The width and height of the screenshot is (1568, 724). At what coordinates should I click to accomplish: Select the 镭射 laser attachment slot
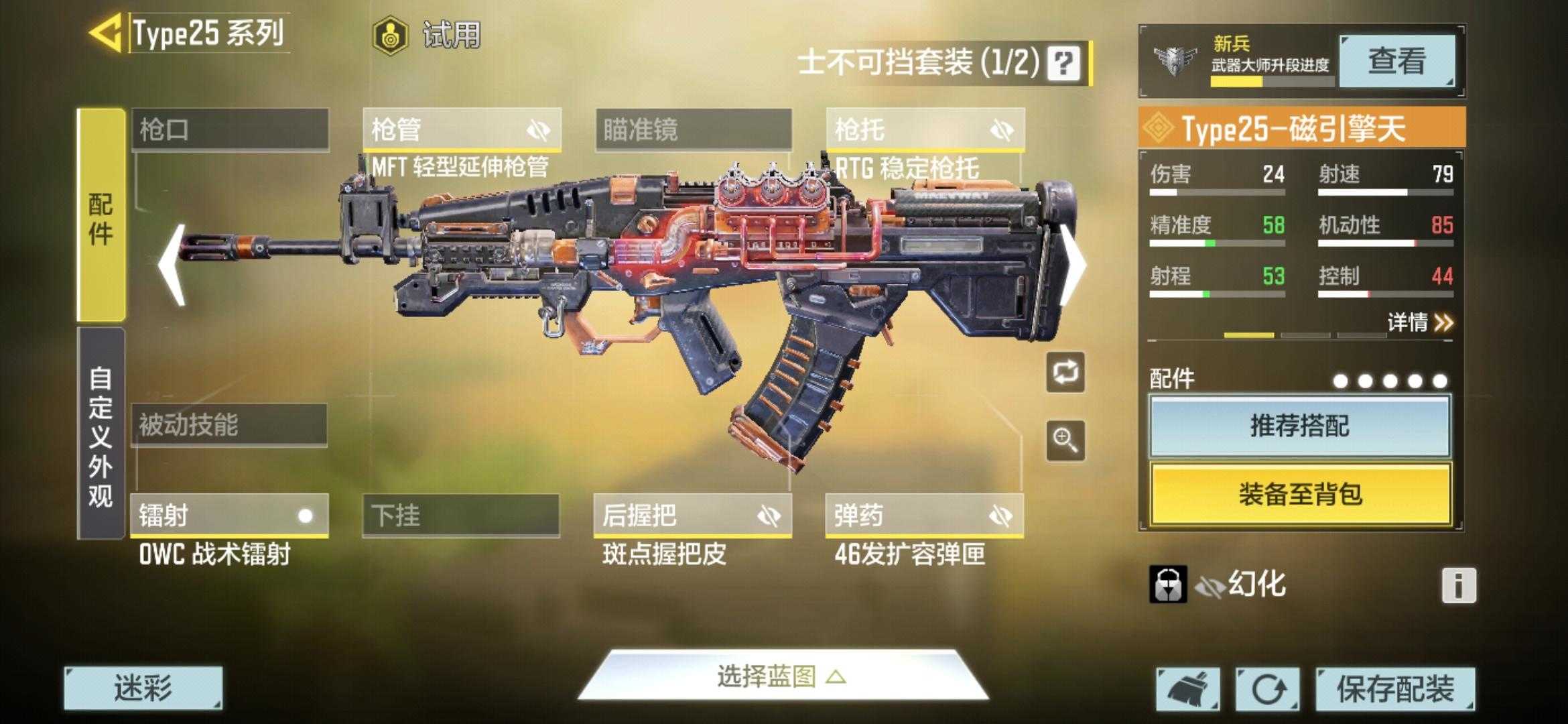(x=228, y=516)
